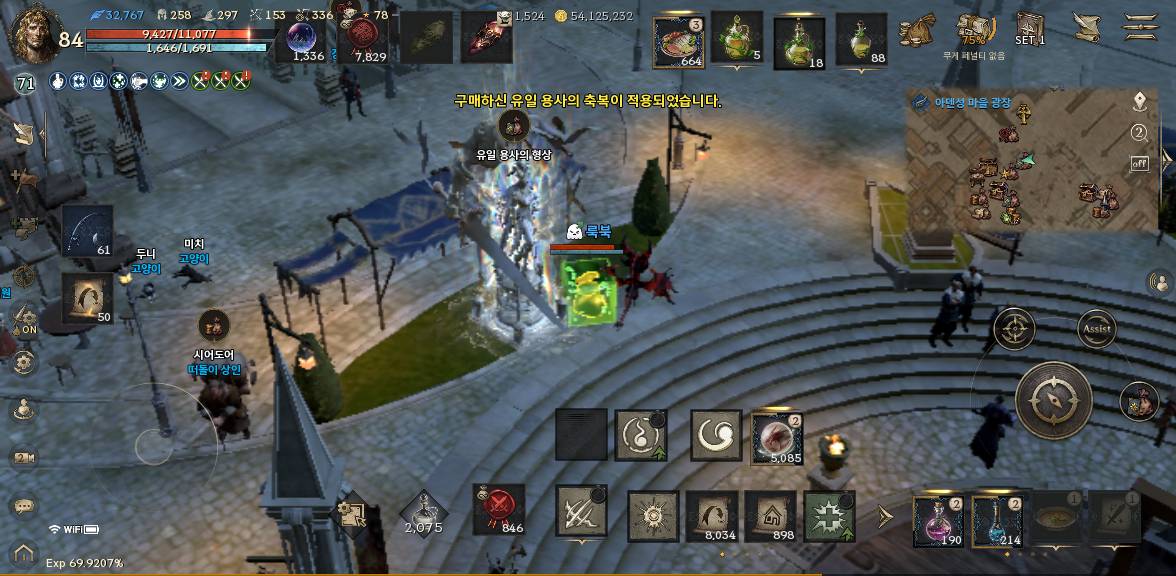
Task: Open the chat speech bubble icon
Action: tap(24, 507)
